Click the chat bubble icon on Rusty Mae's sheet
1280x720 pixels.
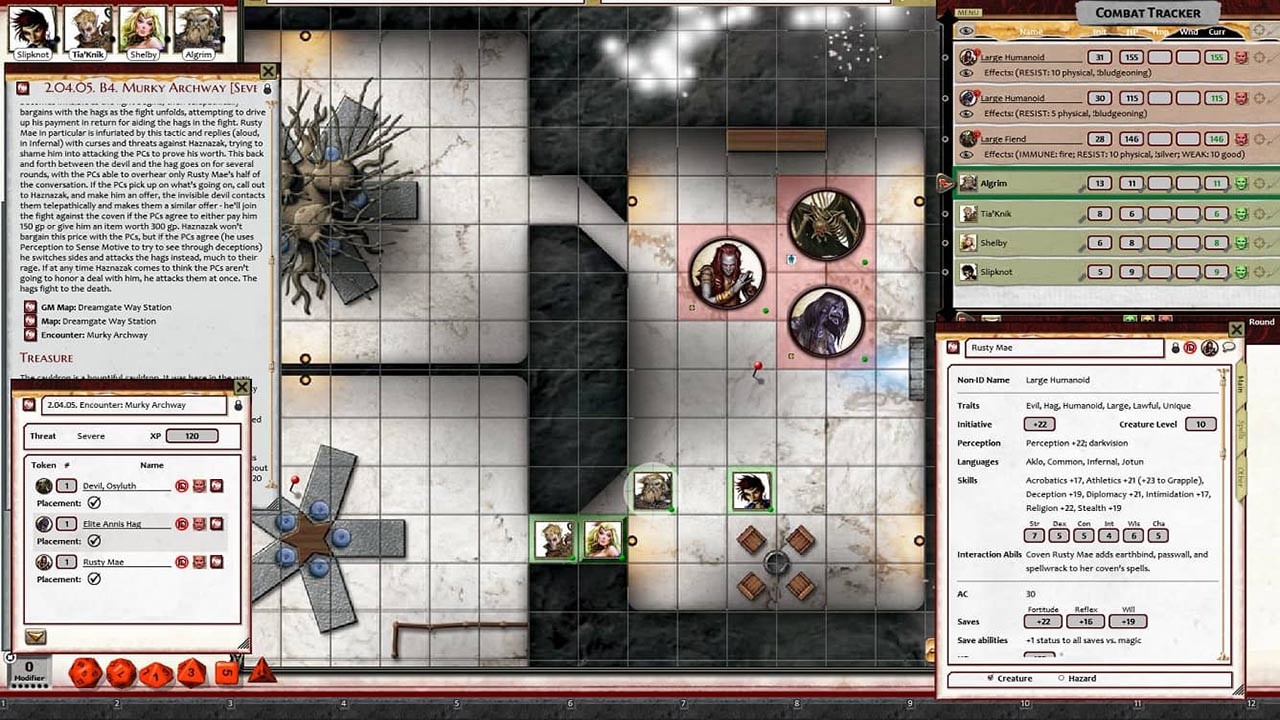pos(1228,347)
